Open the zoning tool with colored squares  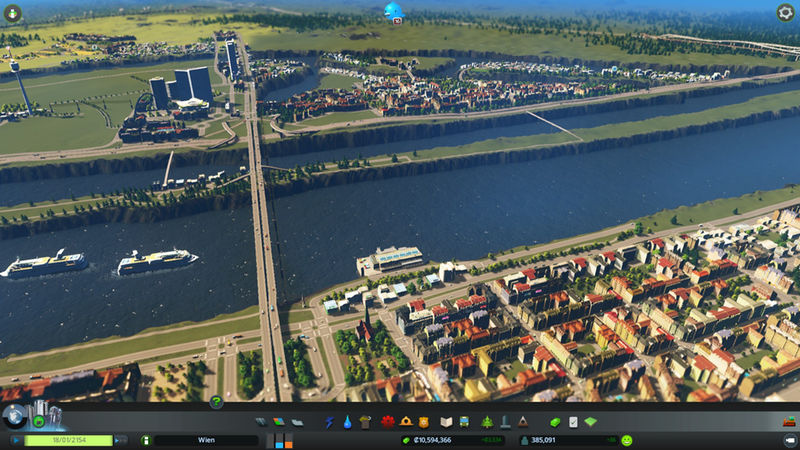pos(280,422)
